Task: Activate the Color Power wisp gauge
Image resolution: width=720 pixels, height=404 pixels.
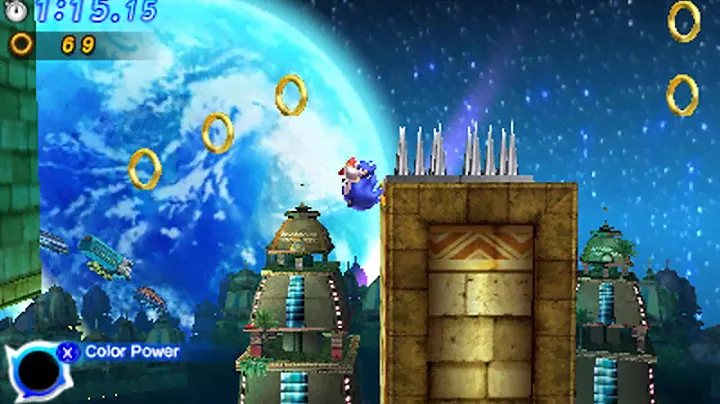Action: tap(38, 371)
